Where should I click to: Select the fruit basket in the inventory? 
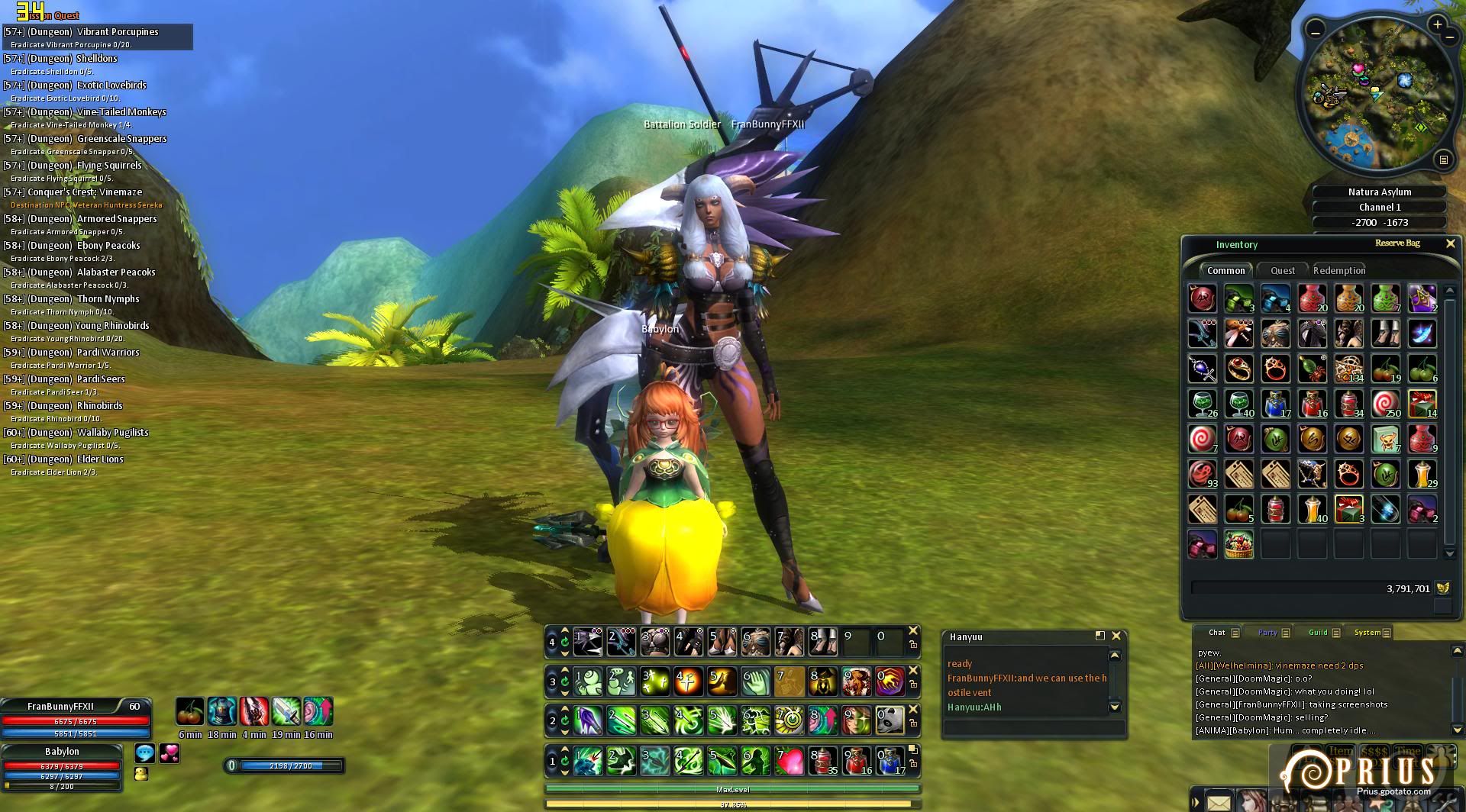coord(1238,545)
